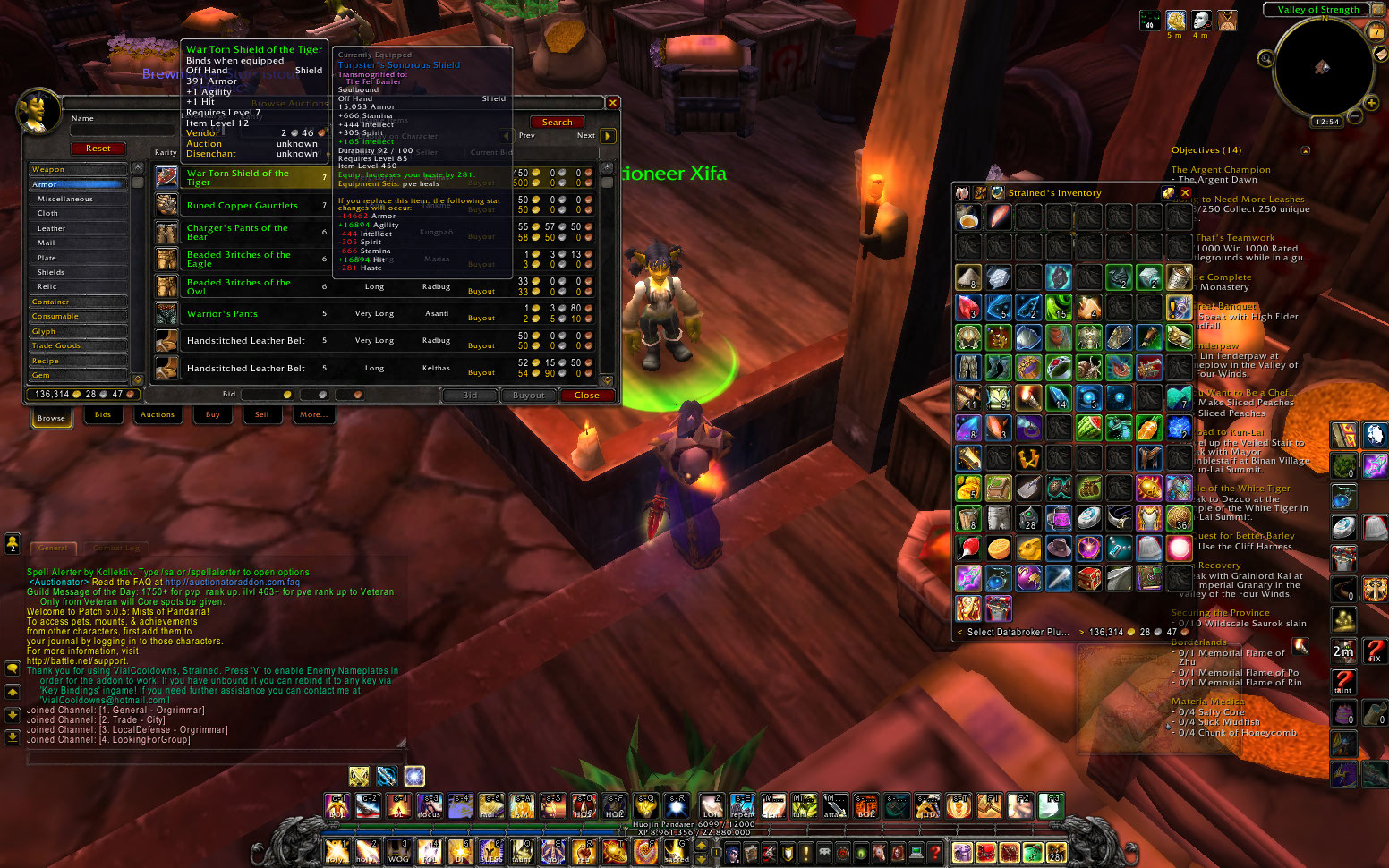Select the General chat tab
Image resolution: width=1389 pixels, height=868 pixels.
pyautogui.click(x=53, y=548)
